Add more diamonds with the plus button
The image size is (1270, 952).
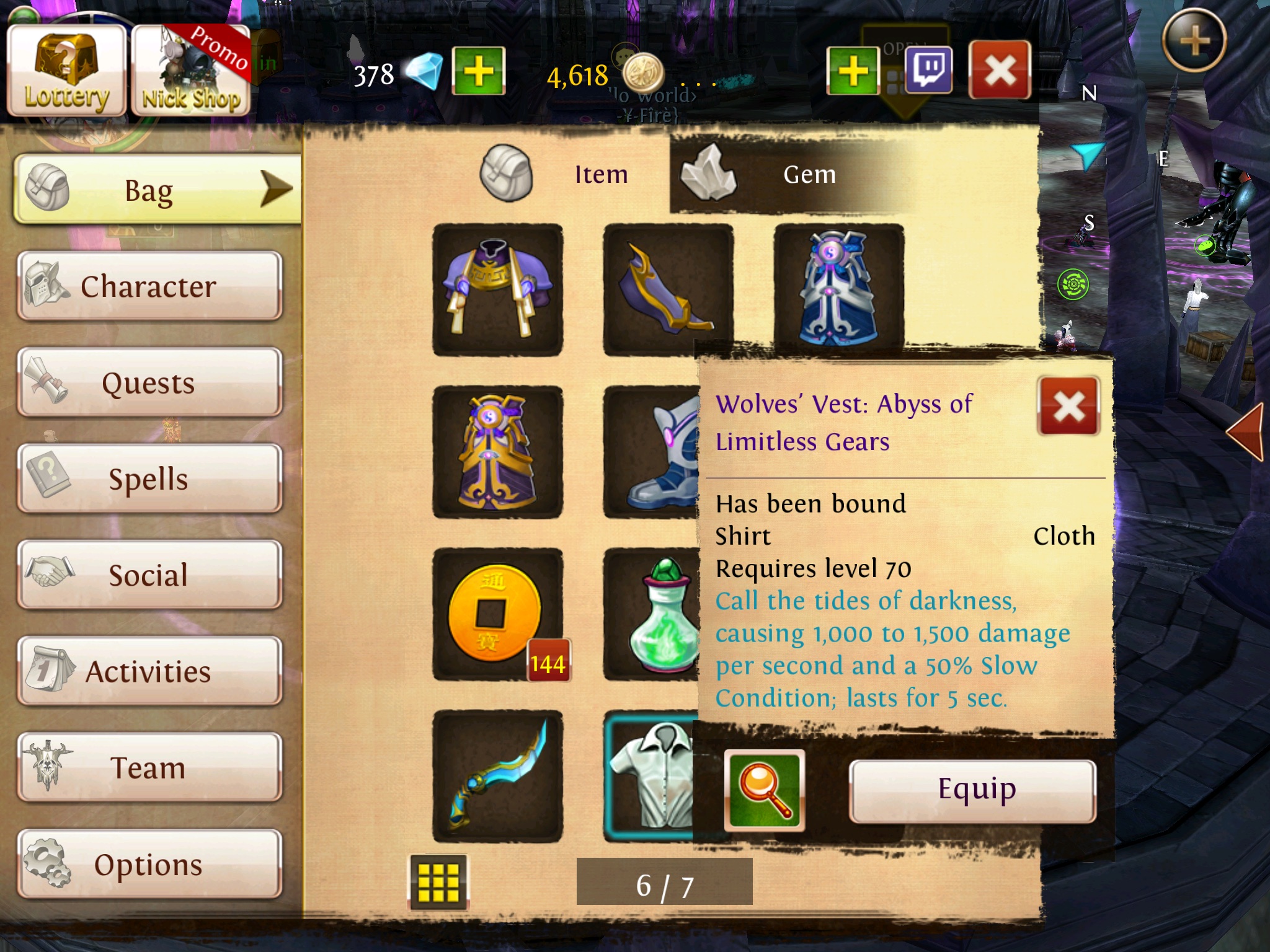pos(478,71)
